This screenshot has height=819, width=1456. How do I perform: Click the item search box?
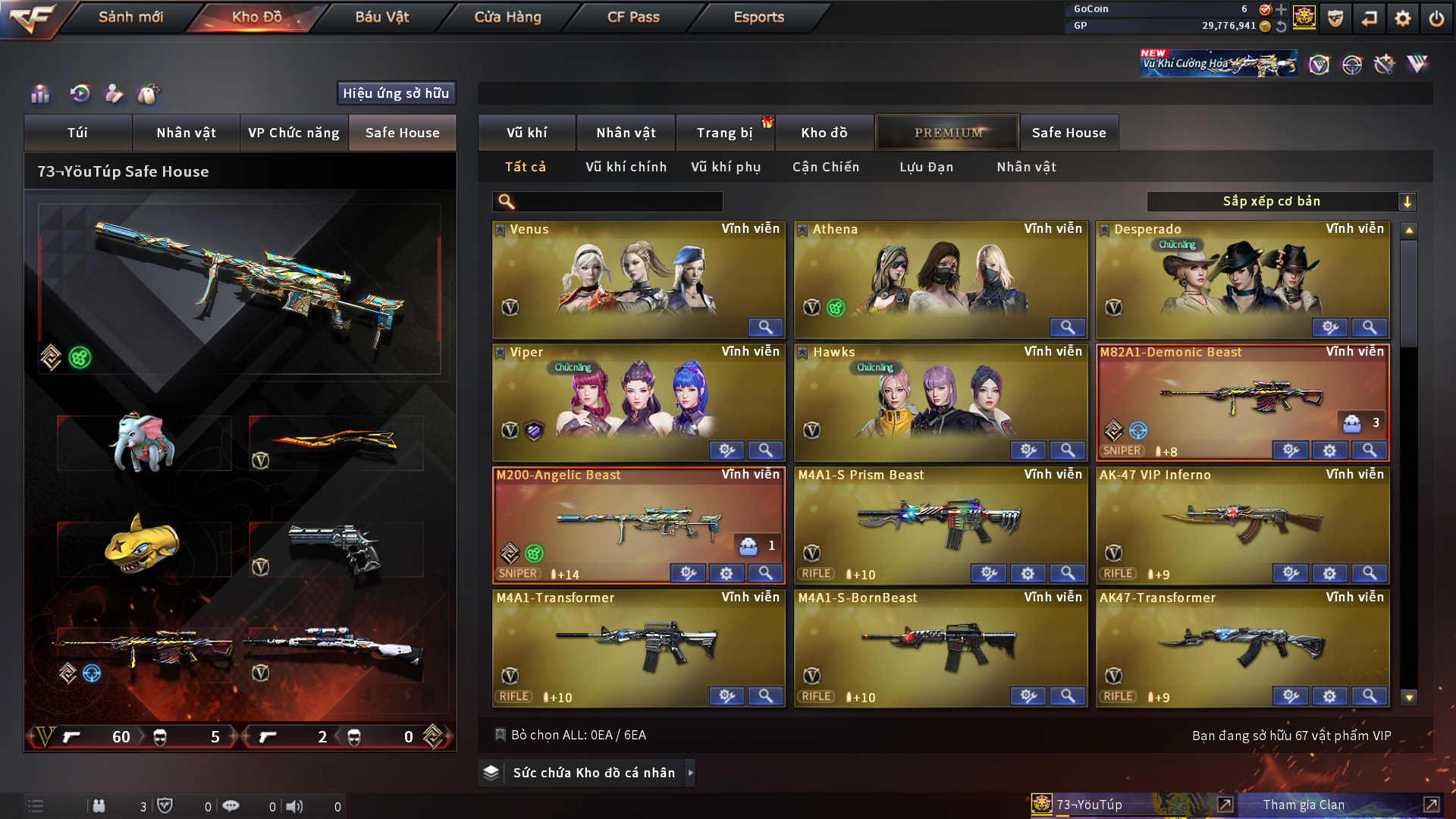pos(618,202)
